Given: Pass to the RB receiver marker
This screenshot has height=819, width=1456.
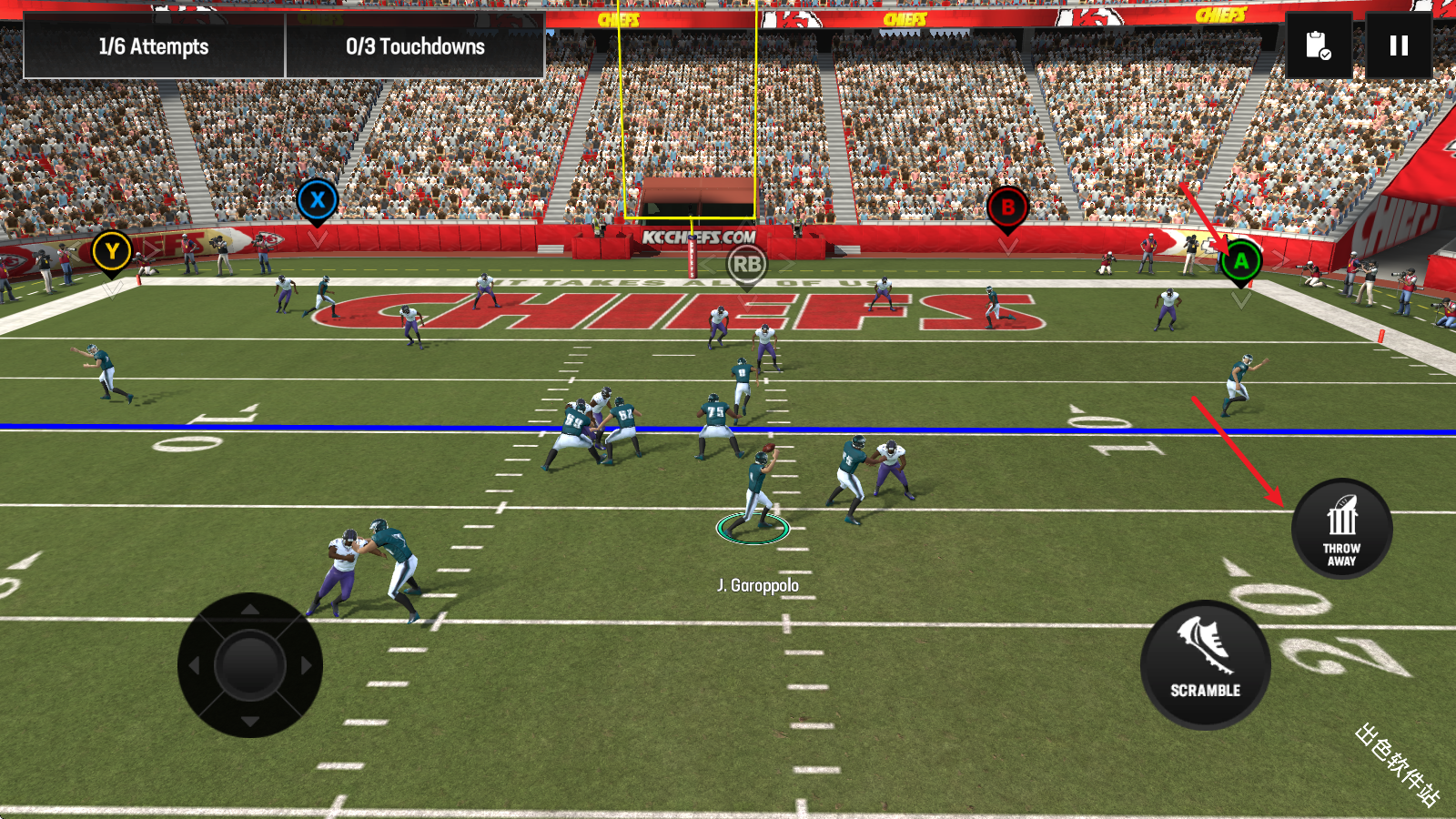Looking at the screenshot, I should (x=747, y=265).
